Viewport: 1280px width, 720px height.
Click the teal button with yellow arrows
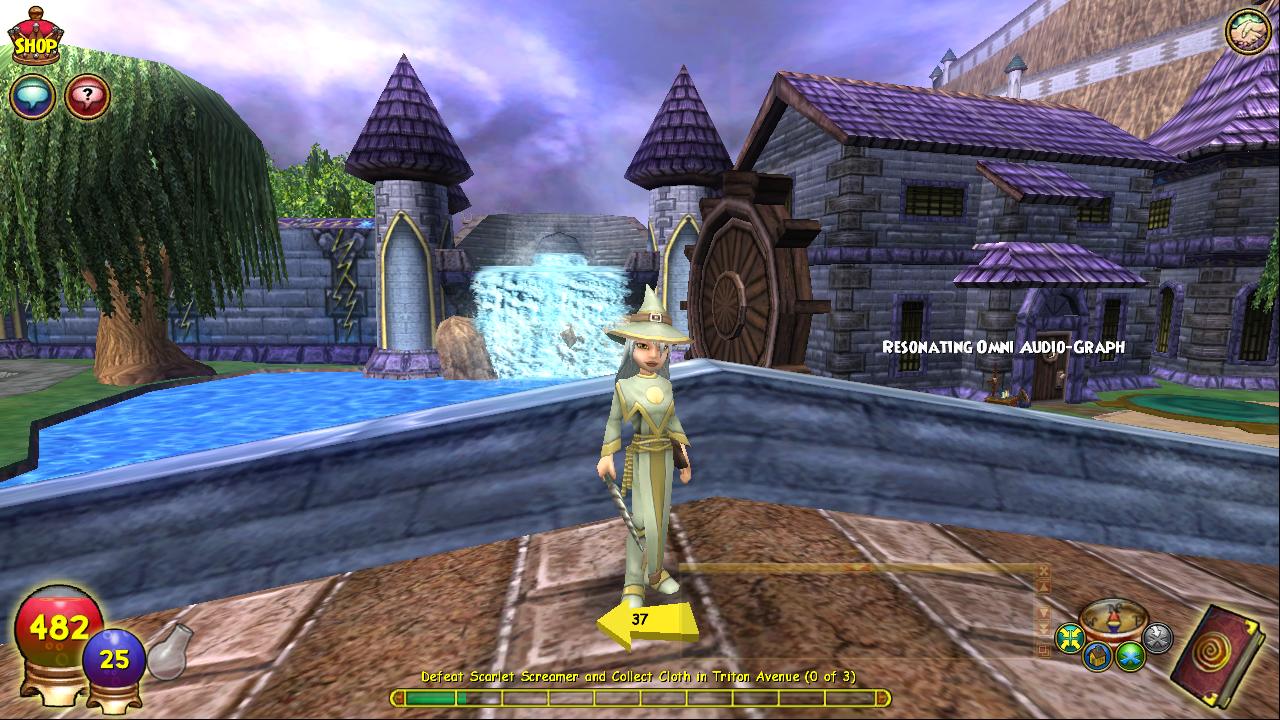point(1071,637)
